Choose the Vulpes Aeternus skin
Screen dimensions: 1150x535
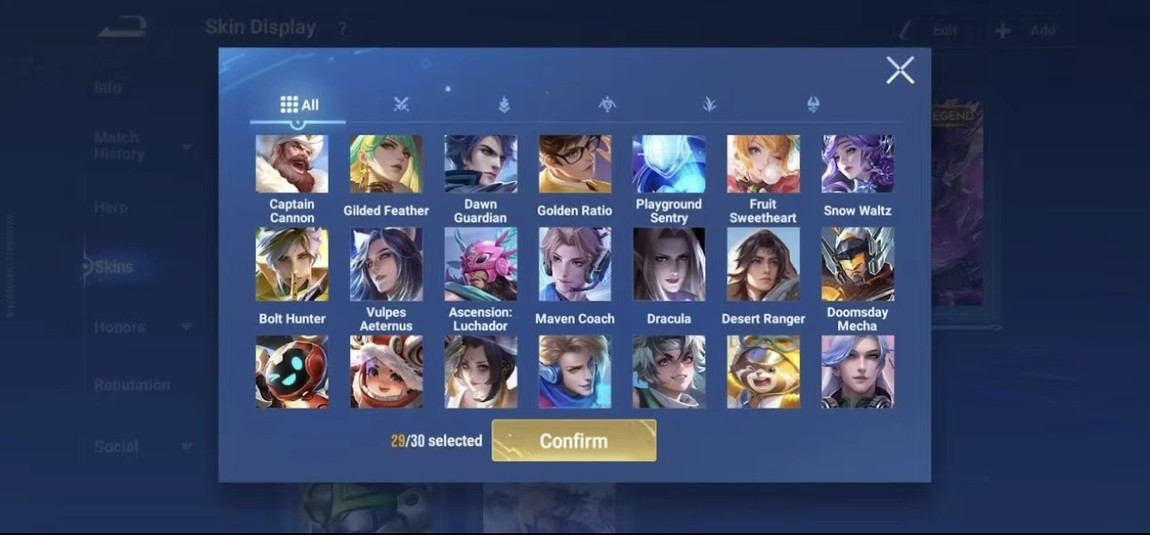pyautogui.click(x=386, y=264)
